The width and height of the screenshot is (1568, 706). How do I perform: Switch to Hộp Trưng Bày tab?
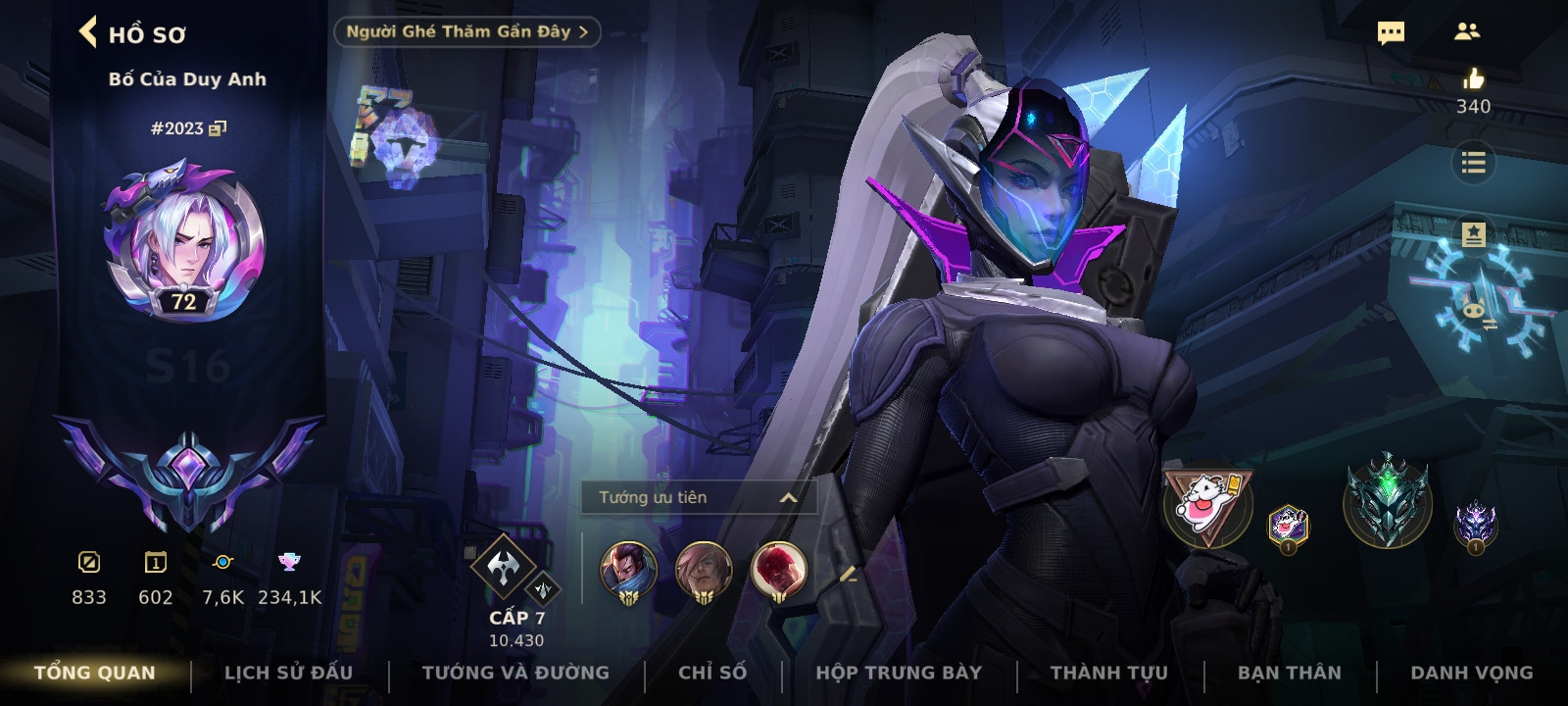point(899,673)
